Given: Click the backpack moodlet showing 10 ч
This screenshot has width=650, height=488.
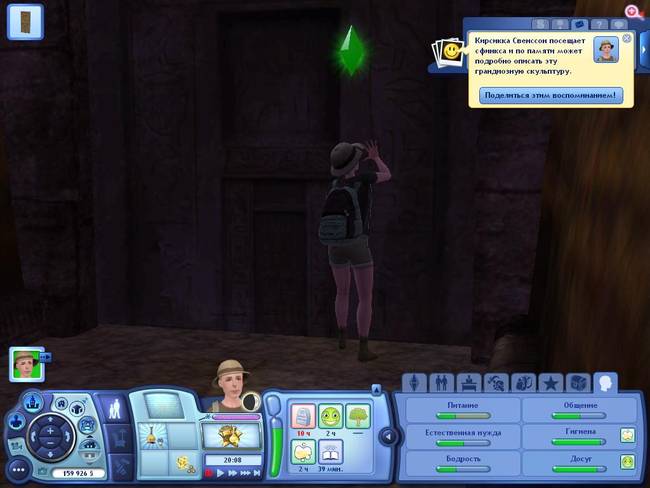Looking at the screenshot, I should coord(302,416).
